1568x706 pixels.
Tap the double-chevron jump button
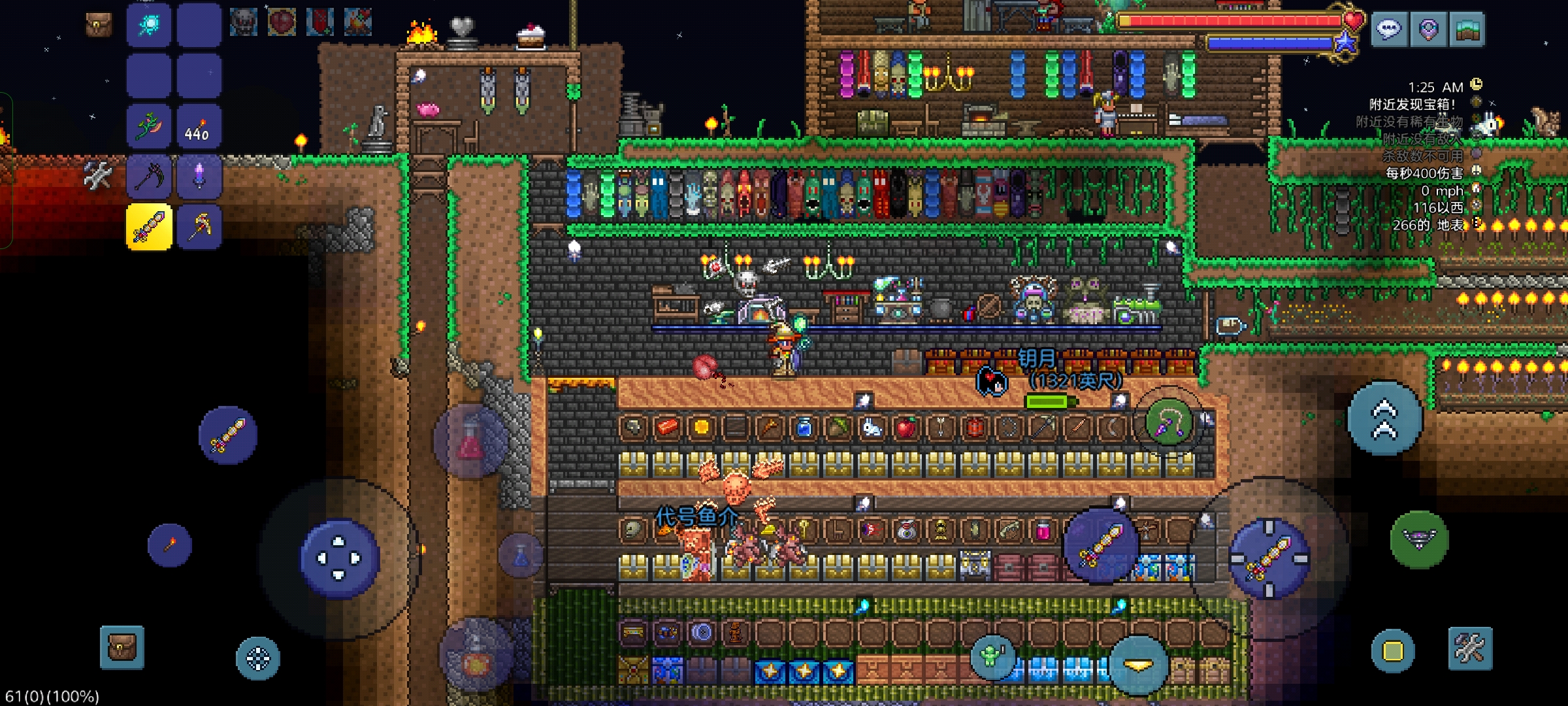pos(1384,419)
